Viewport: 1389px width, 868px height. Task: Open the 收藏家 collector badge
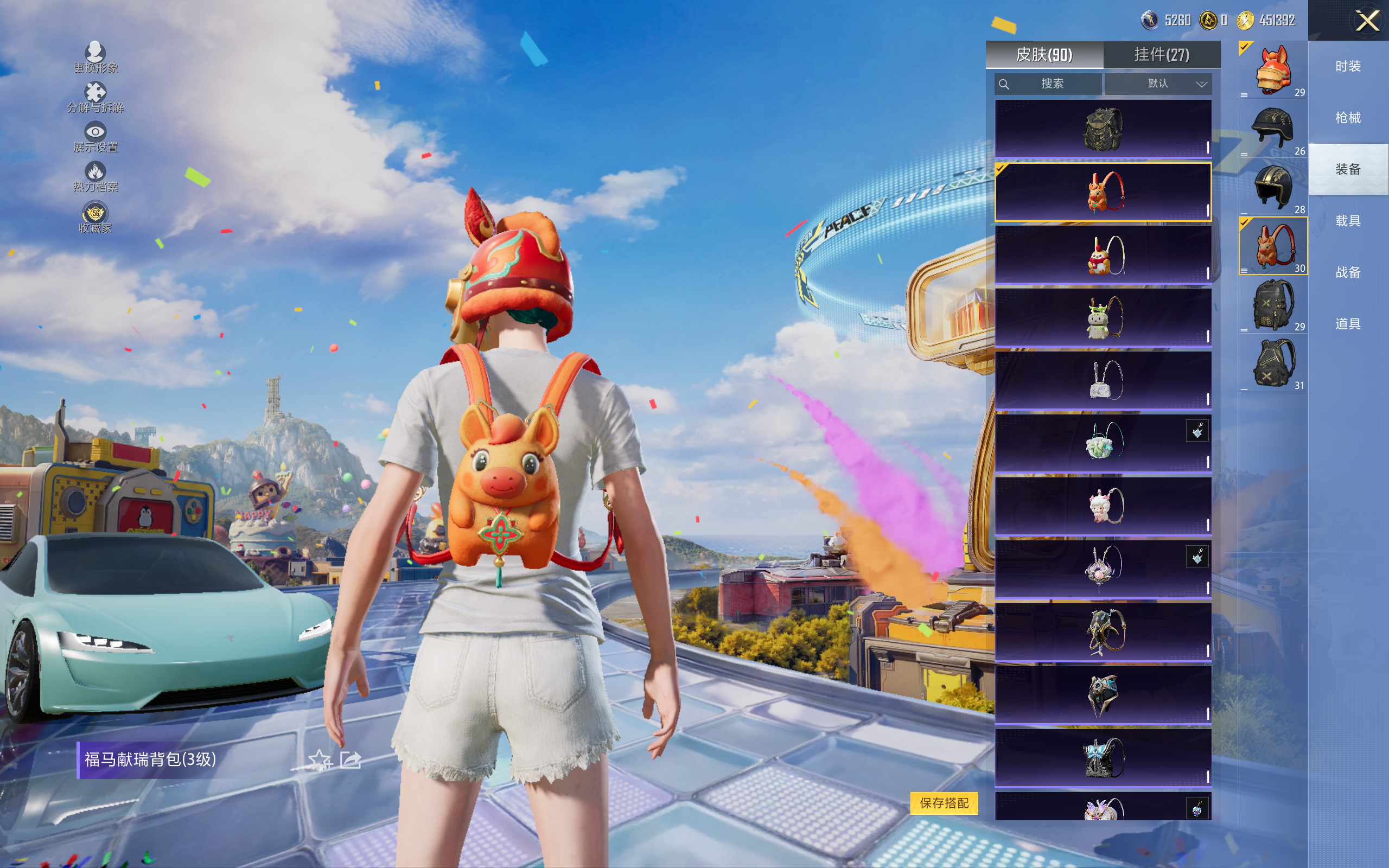95,217
